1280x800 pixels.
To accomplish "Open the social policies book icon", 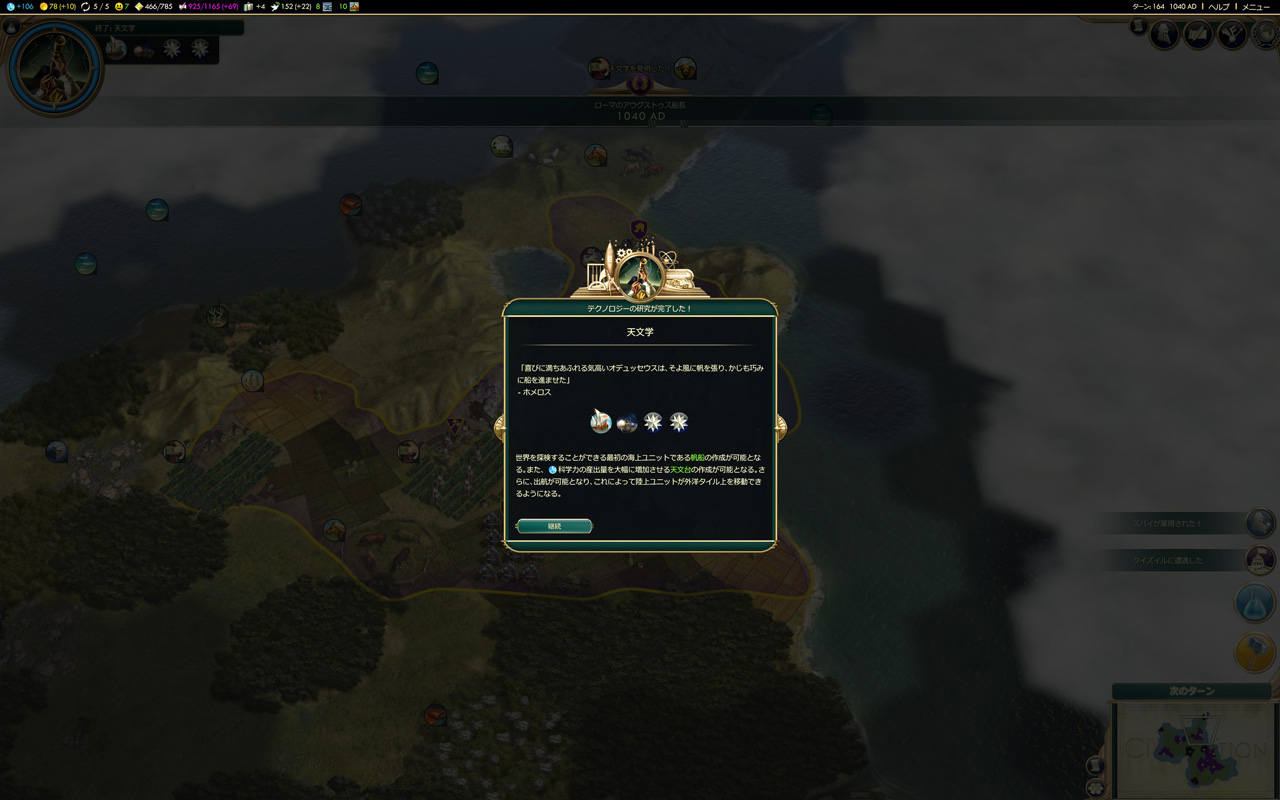I will (x=1198, y=35).
